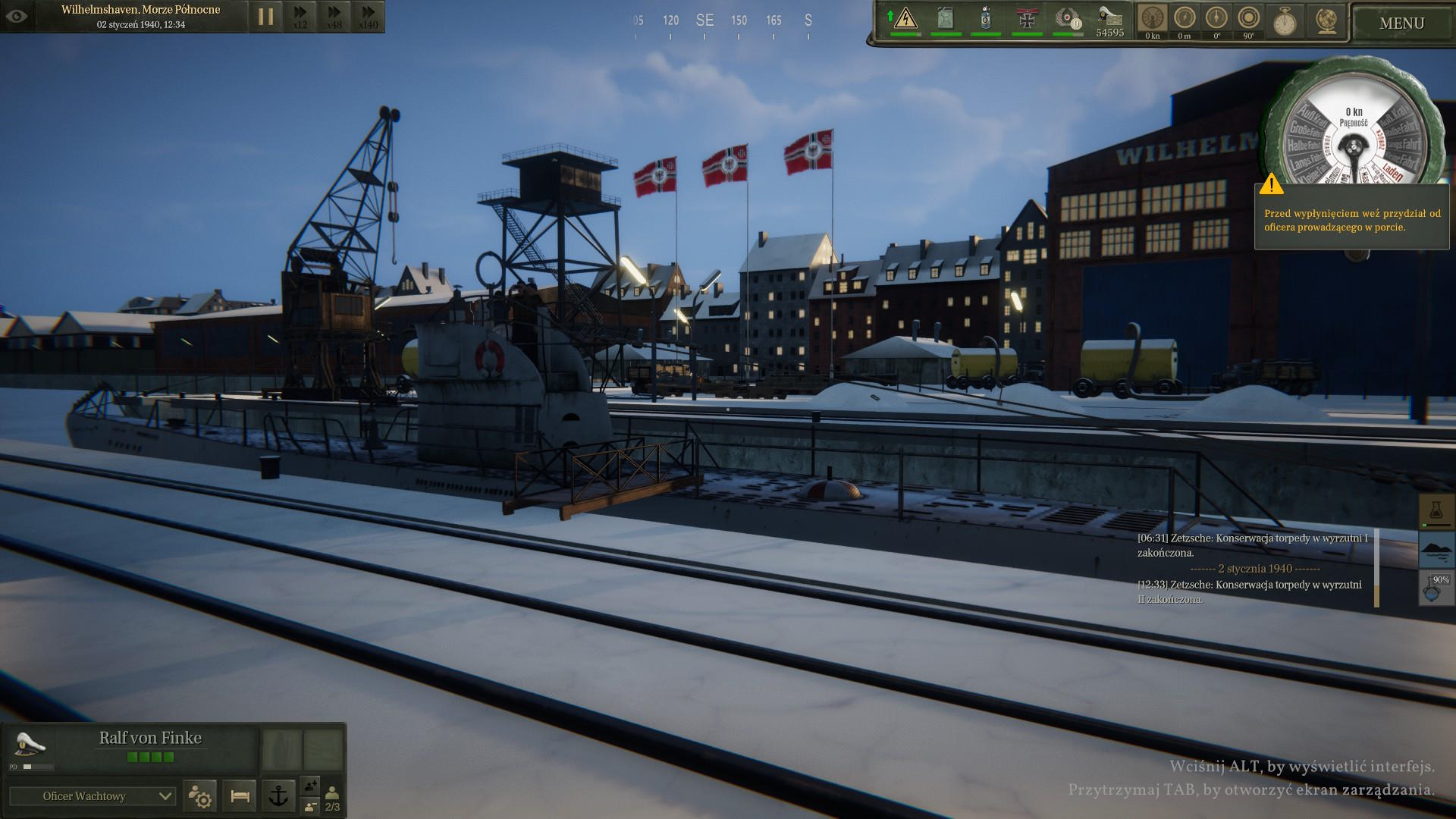The height and width of the screenshot is (819, 1456).
Task: Add a crew member with the plus icon
Action: pos(311,786)
